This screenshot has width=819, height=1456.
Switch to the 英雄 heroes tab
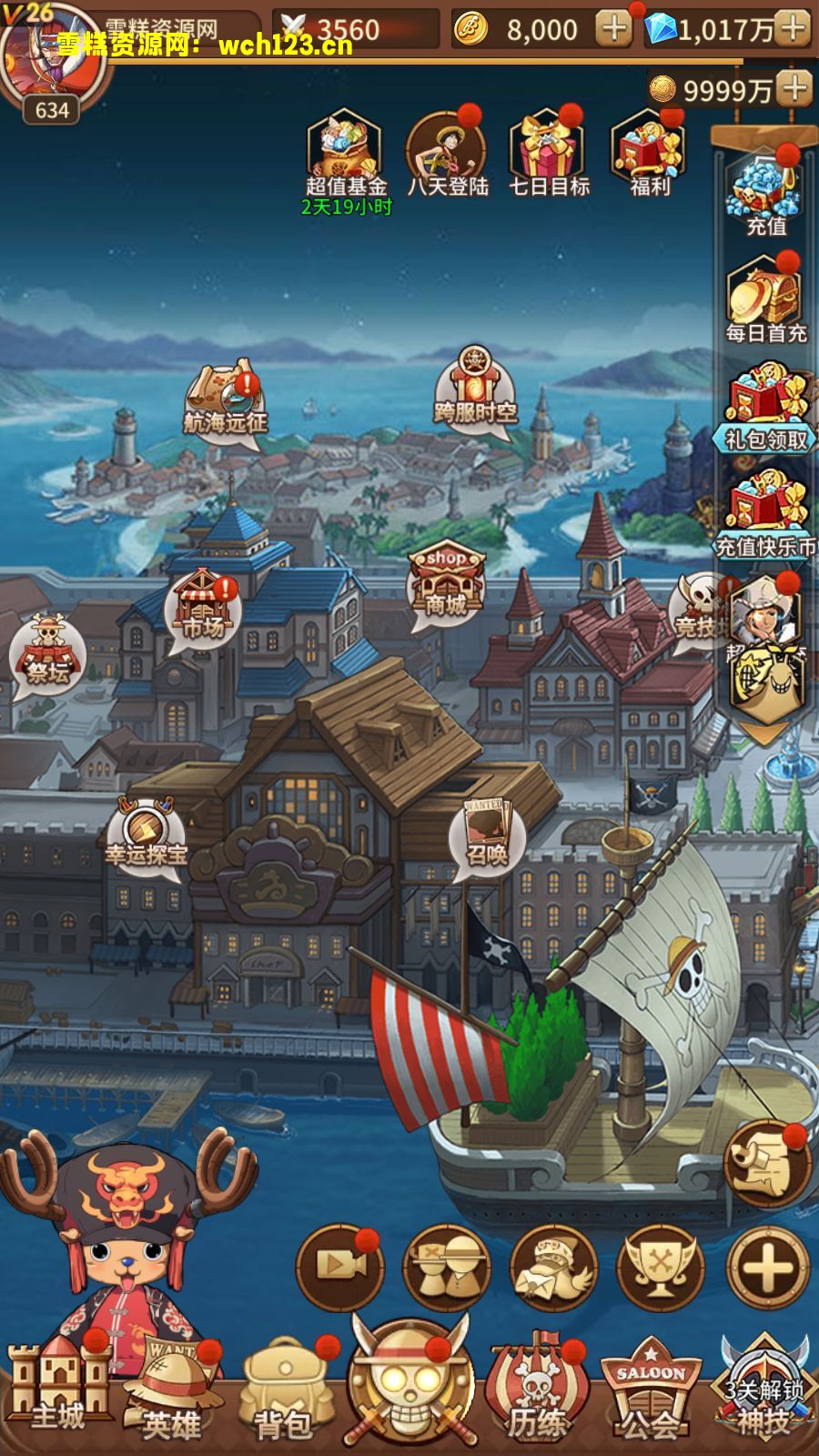[x=171, y=1392]
